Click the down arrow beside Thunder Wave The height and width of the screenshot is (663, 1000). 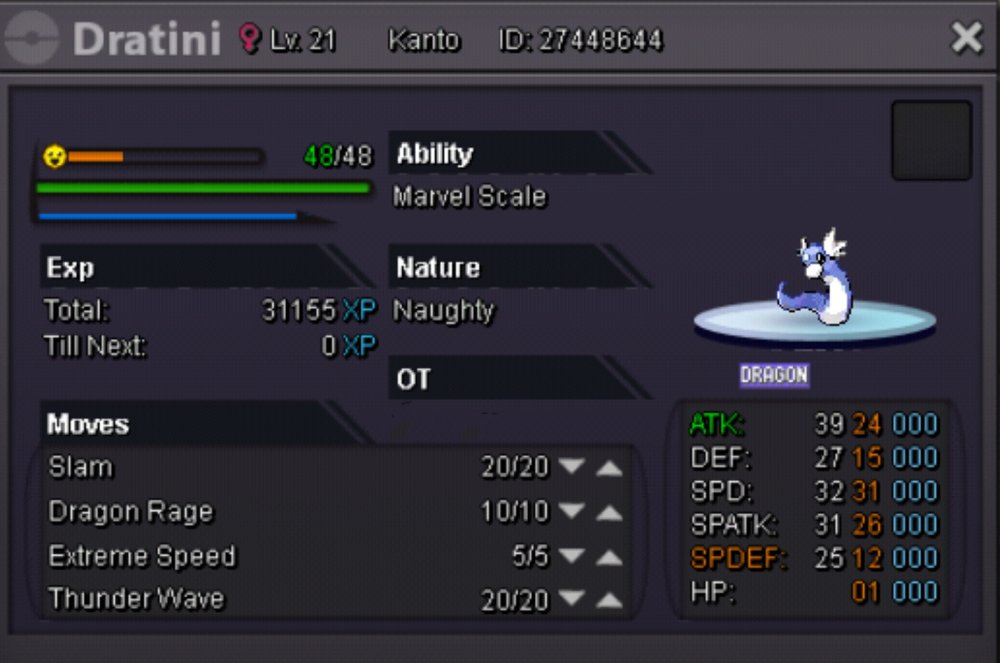572,600
